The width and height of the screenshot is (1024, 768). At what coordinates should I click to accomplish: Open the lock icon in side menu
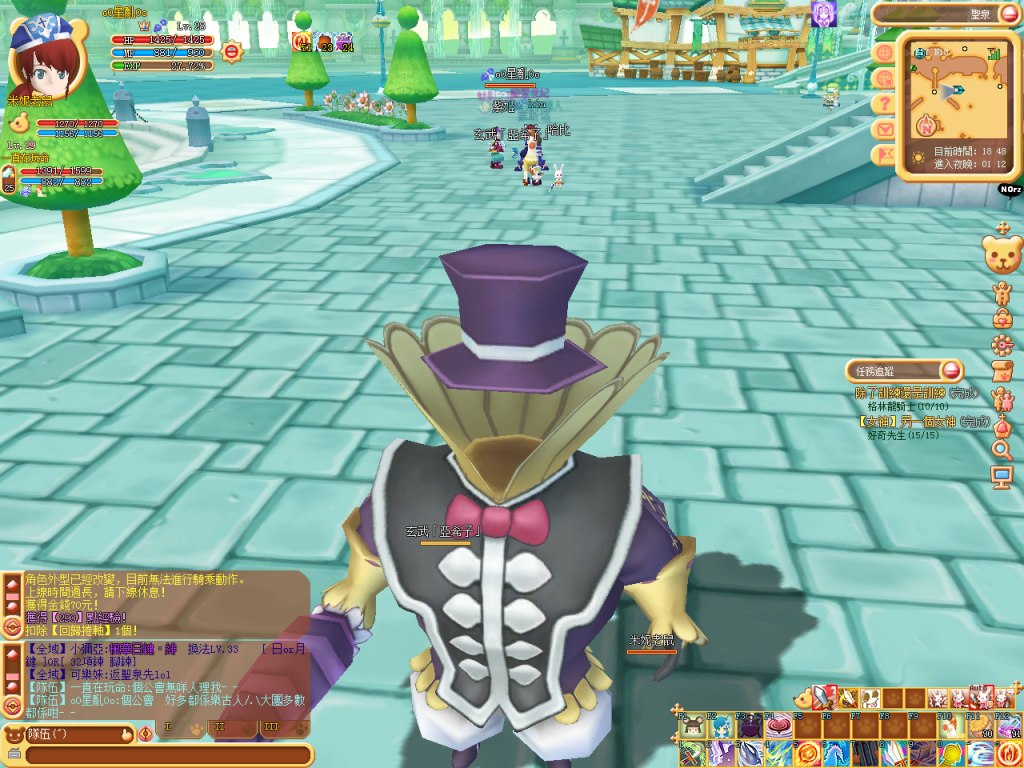tap(1001, 318)
